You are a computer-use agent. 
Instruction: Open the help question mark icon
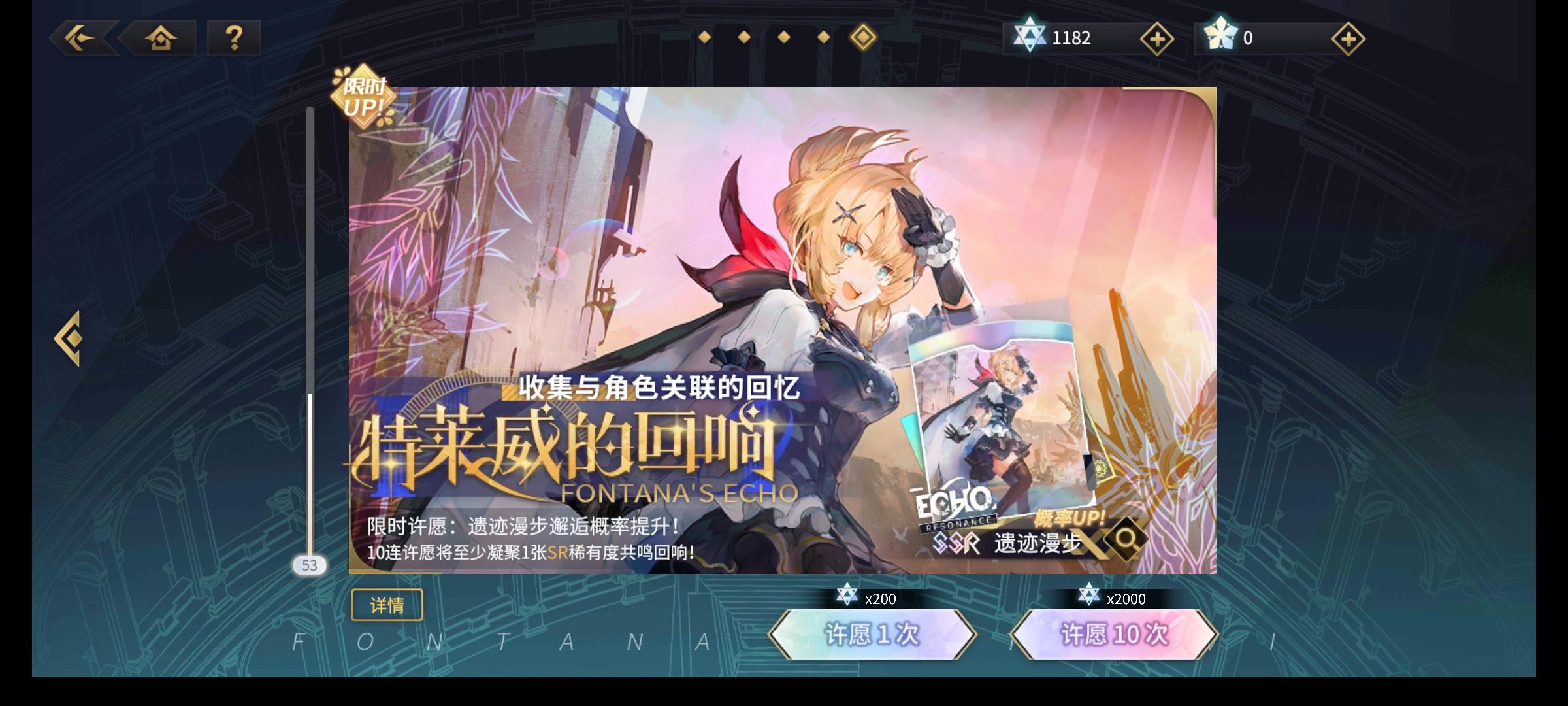point(233,38)
